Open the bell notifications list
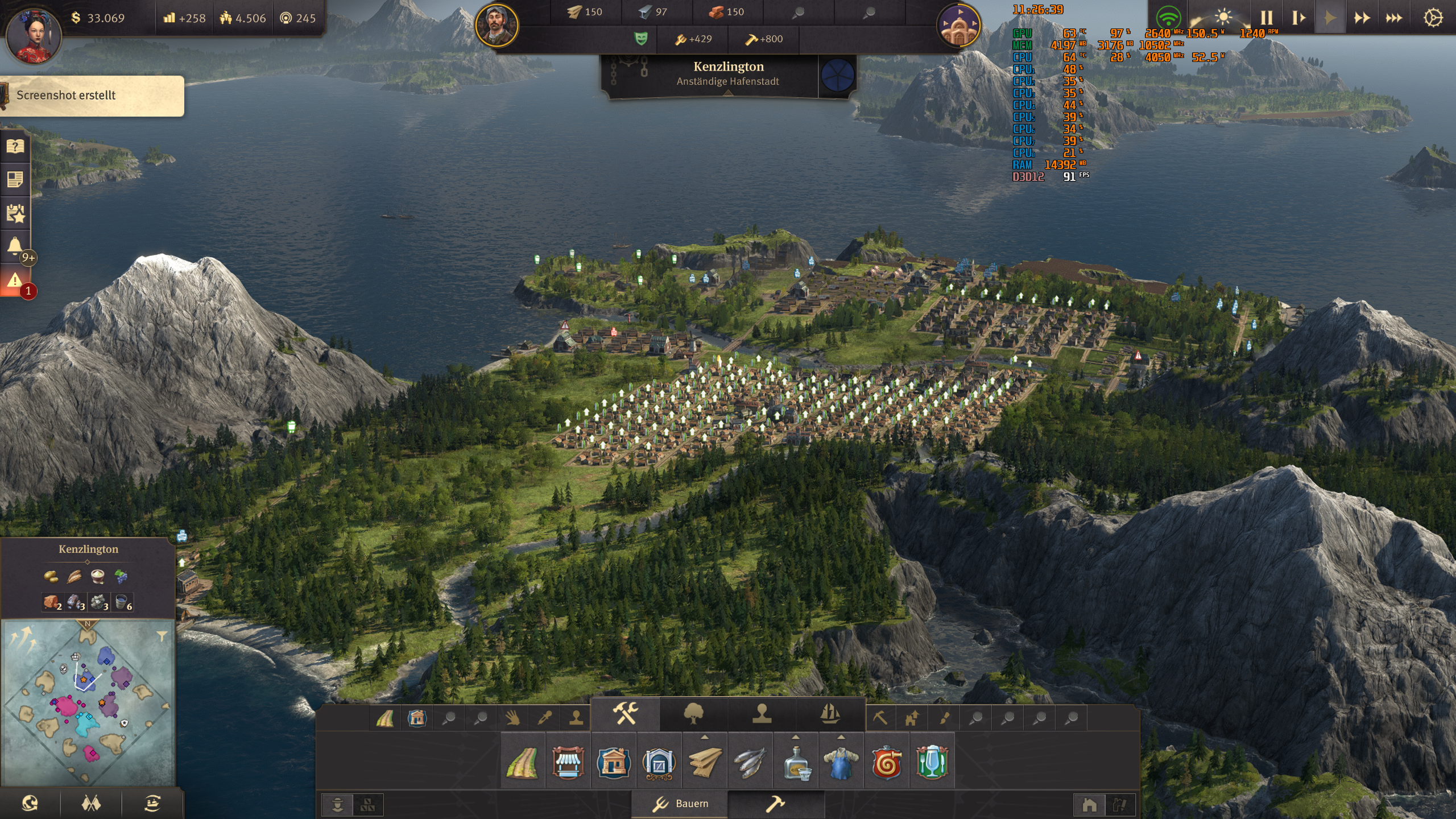The width and height of the screenshot is (1456, 819). tap(15, 246)
